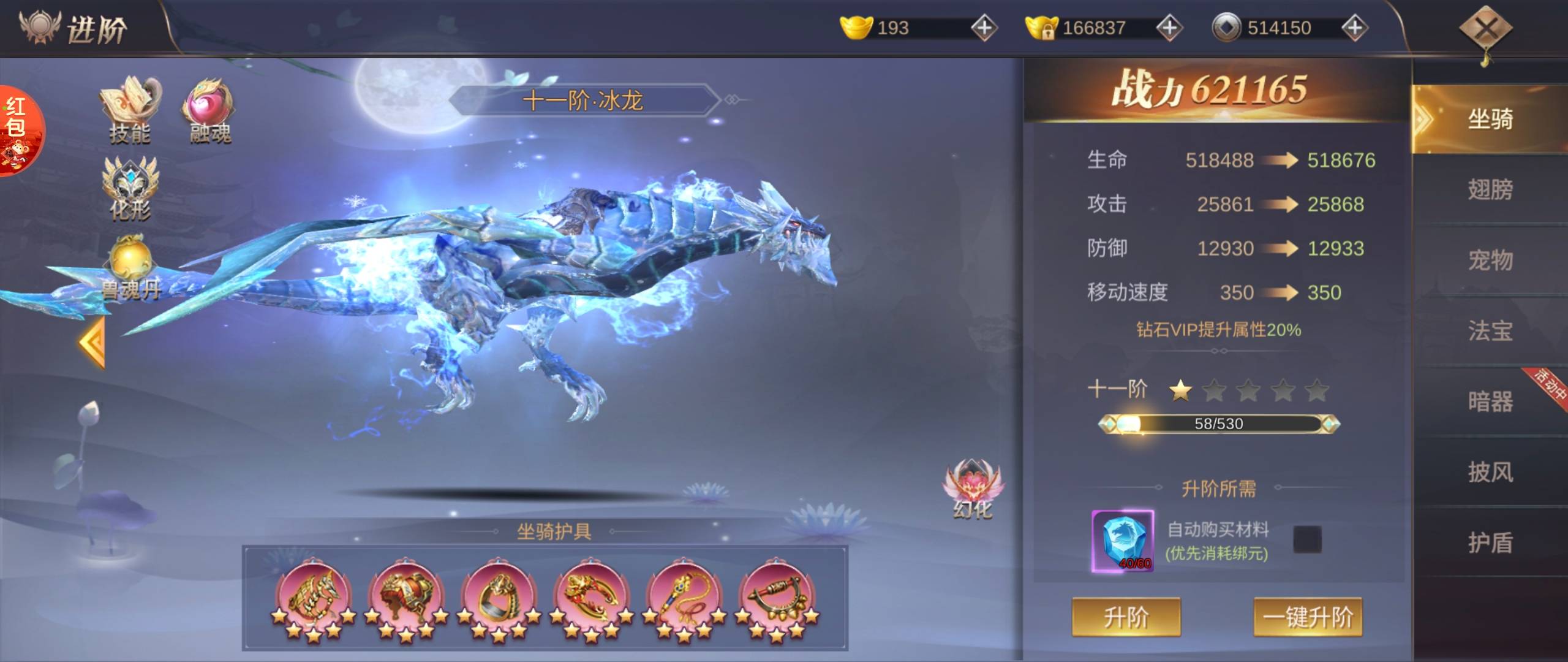Close the 进阶 advancement screen

pyautogui.click(x=1485, y=29)
